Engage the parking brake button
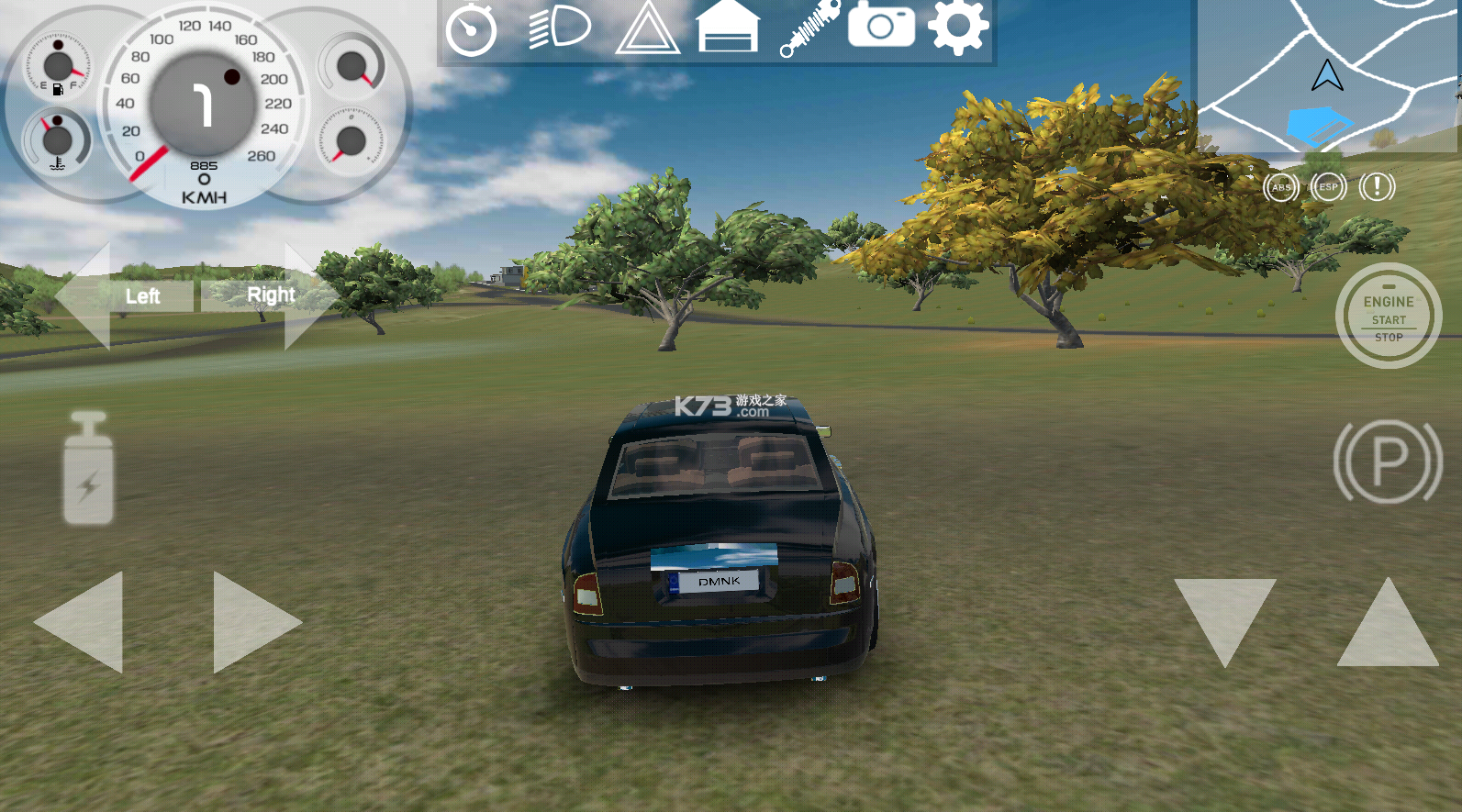This screenshot has height=812, width=1462. [x=1388, y=462]
